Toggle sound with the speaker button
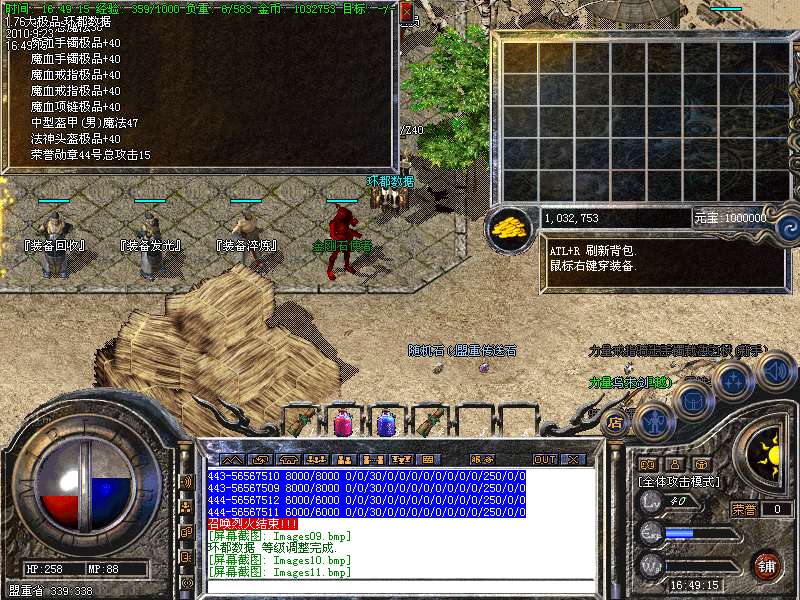Screen dimensions: 800x600 tap(775, 372)
